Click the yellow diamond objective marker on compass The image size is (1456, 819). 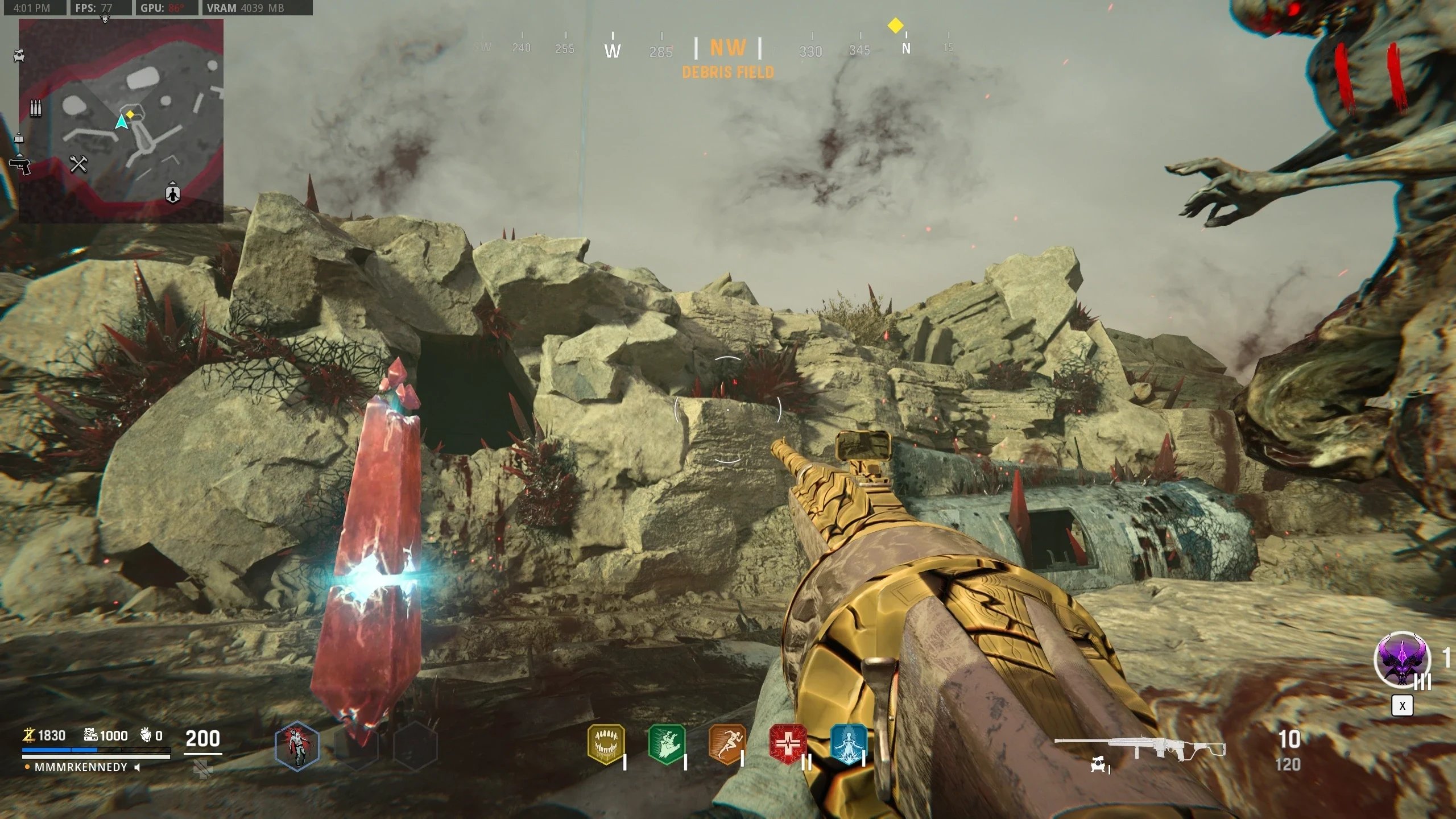[x=895, y=26]
